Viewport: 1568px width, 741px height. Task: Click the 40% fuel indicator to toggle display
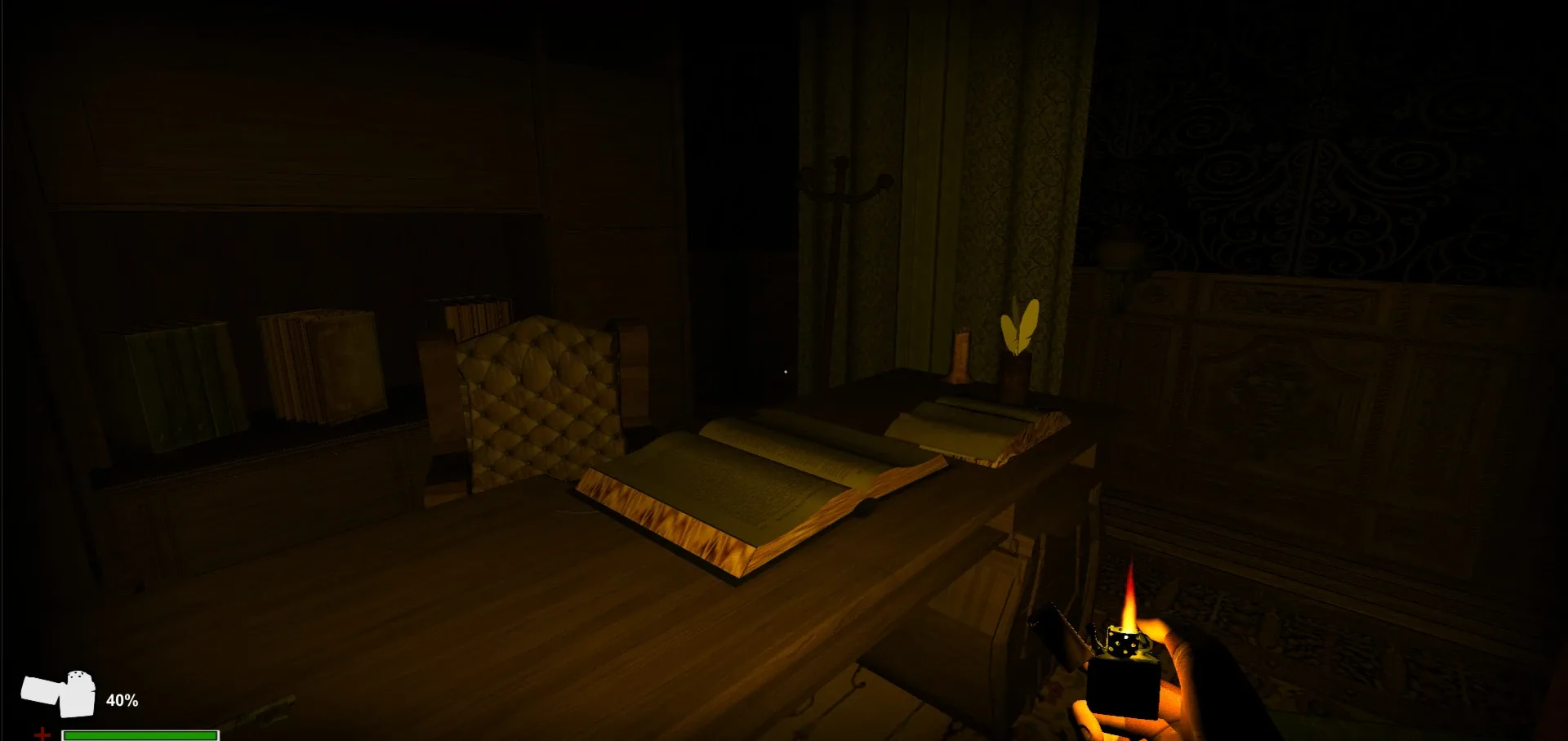click(122, 699)
